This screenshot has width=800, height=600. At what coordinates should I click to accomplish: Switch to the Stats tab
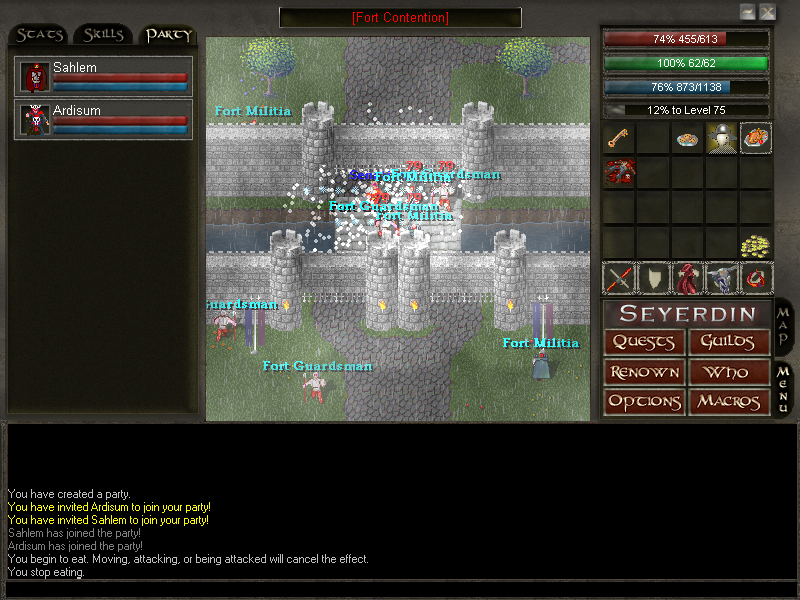39,35
